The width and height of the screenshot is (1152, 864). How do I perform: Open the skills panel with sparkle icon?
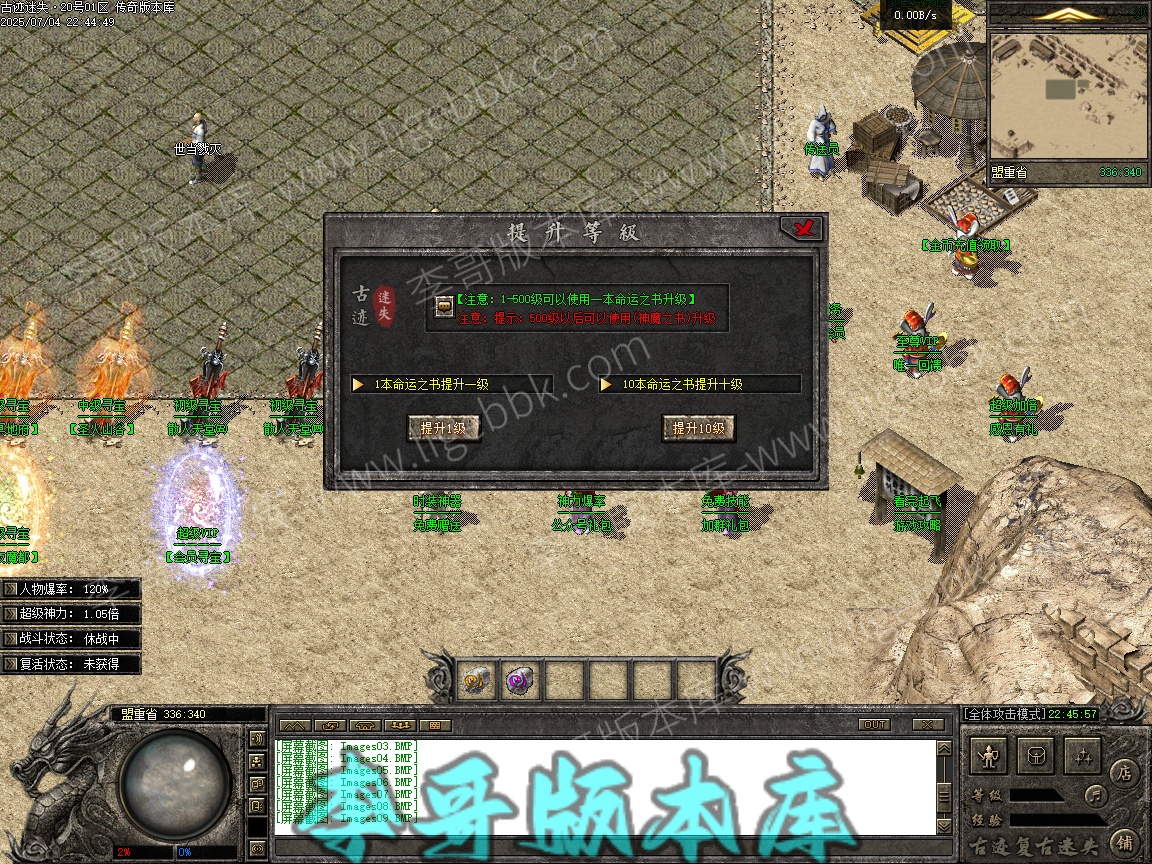coord(1081,755)
